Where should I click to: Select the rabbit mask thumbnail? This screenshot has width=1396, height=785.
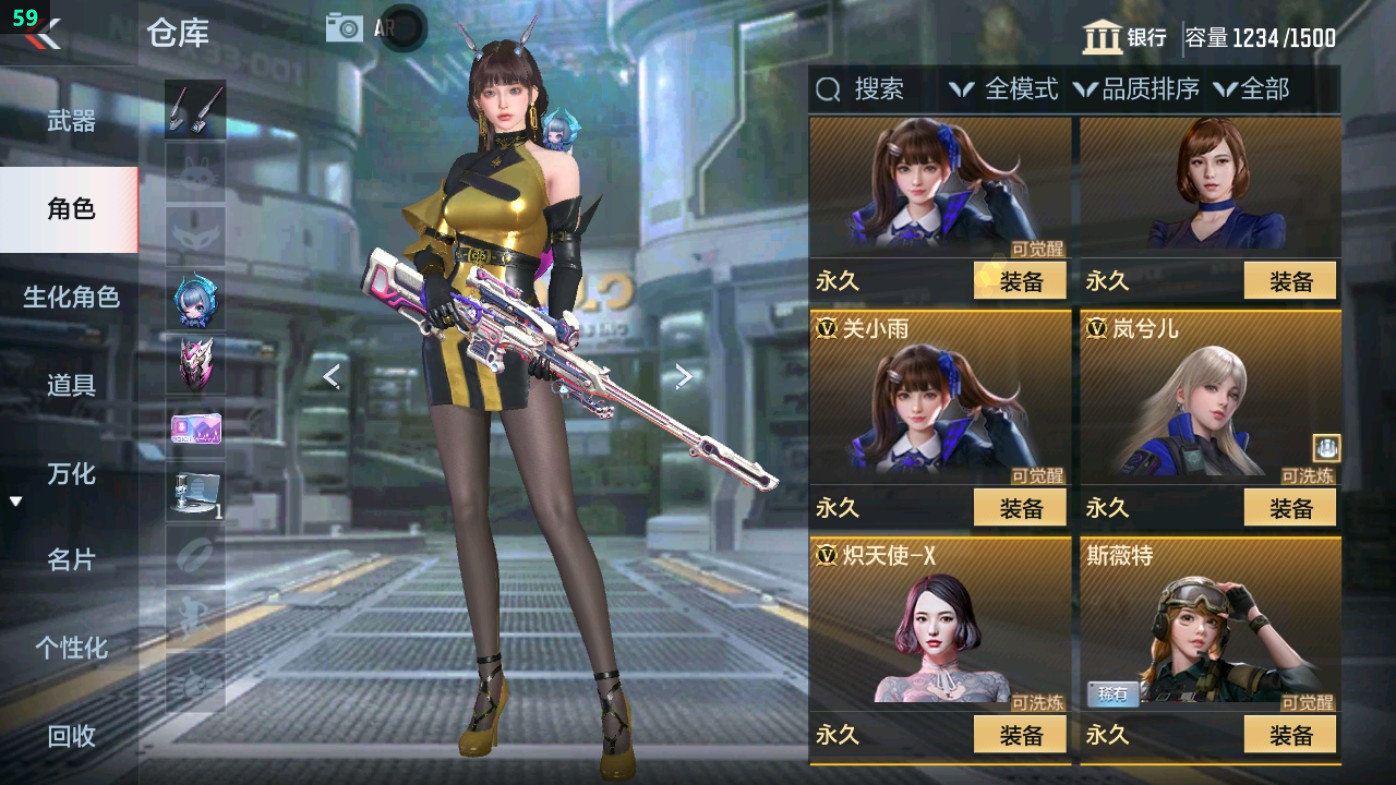195,173
